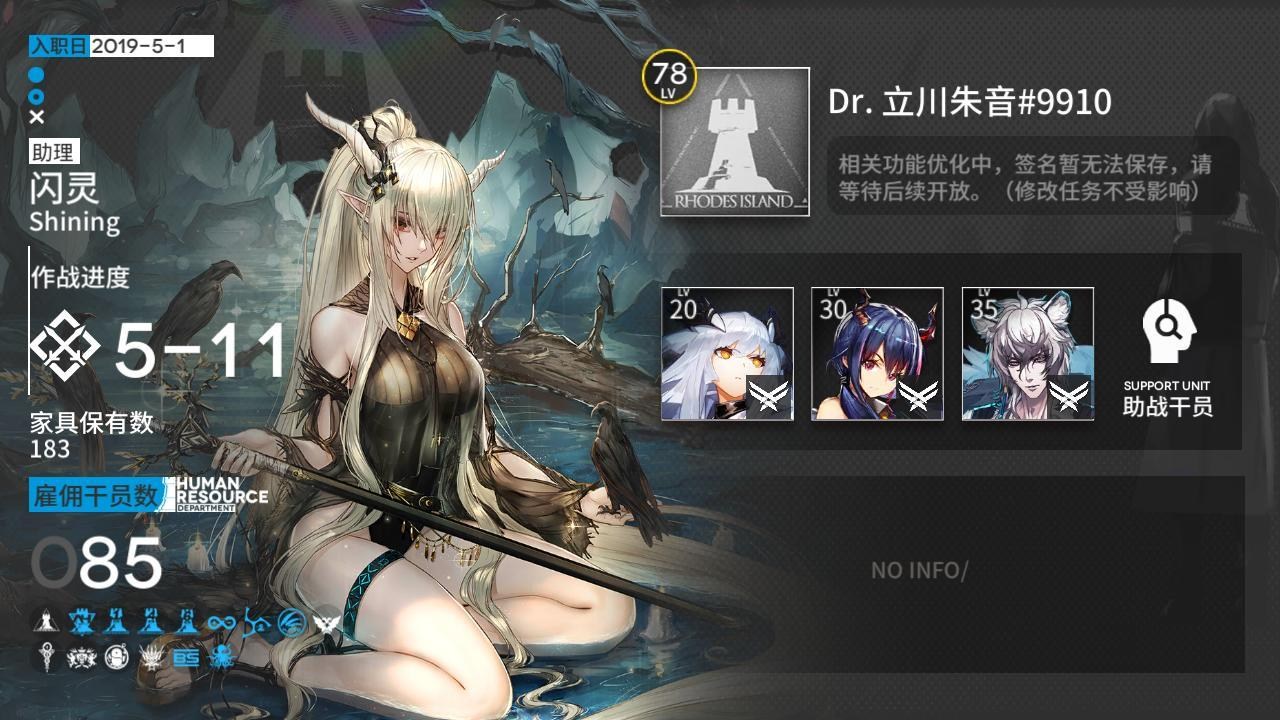Click the Penguin Logistics round badge icon

tap(116, 656)
